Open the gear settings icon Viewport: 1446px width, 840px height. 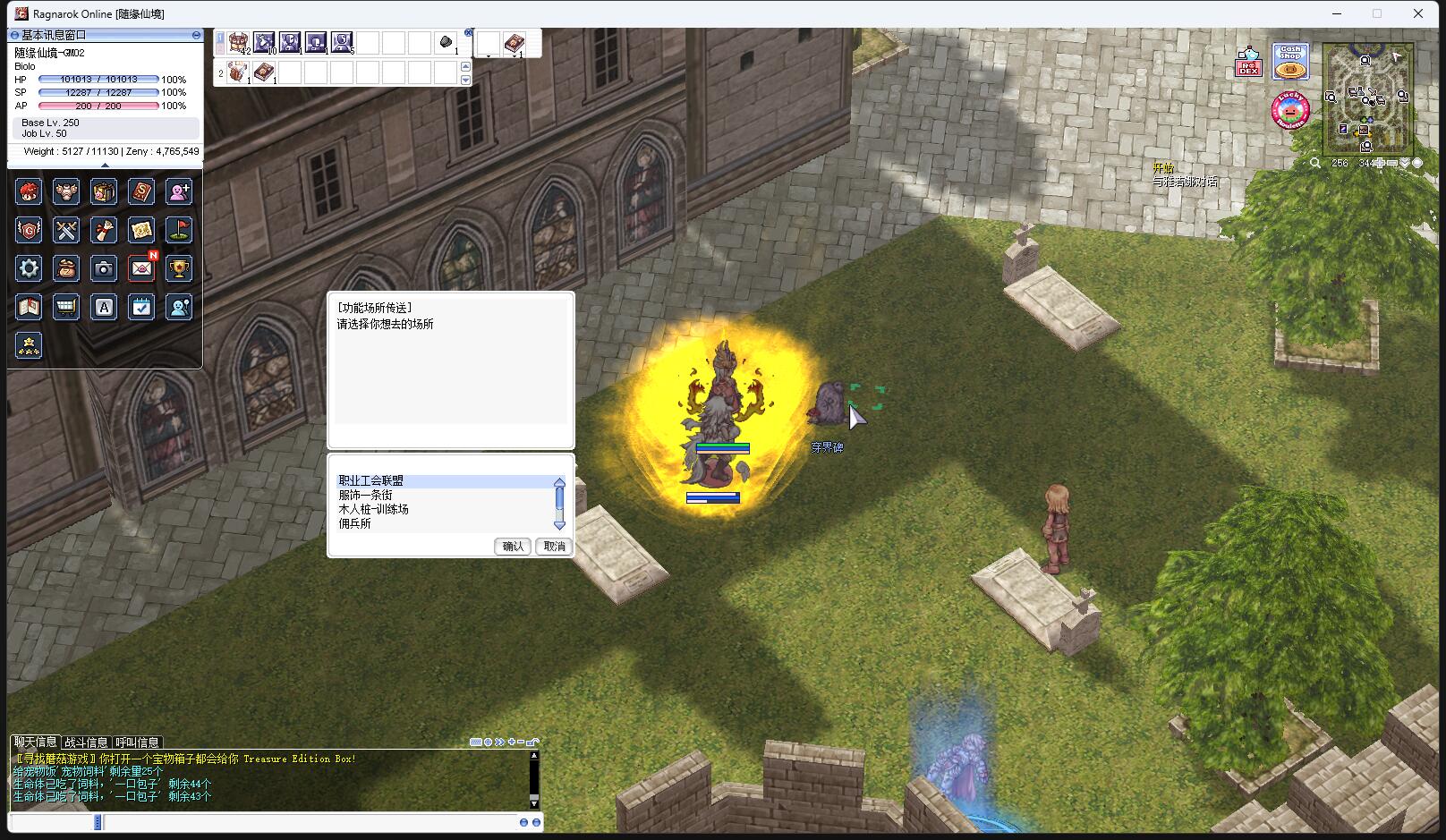click(29, 268)
